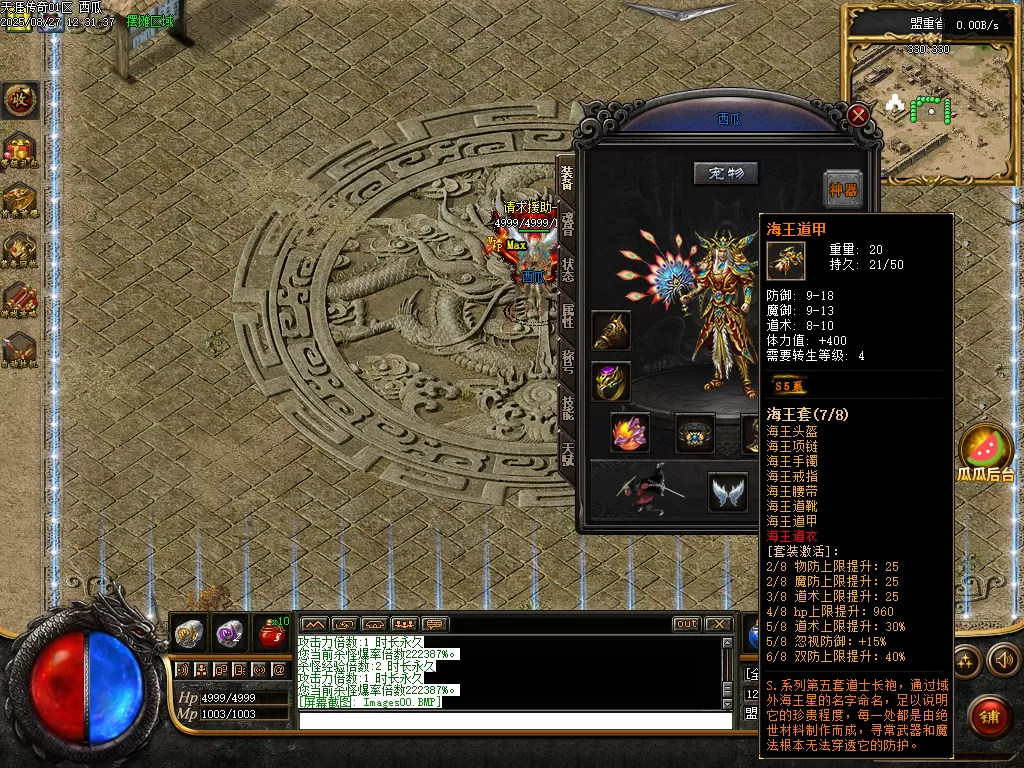Open the 属性 attributes tab

tap(567, 315)
